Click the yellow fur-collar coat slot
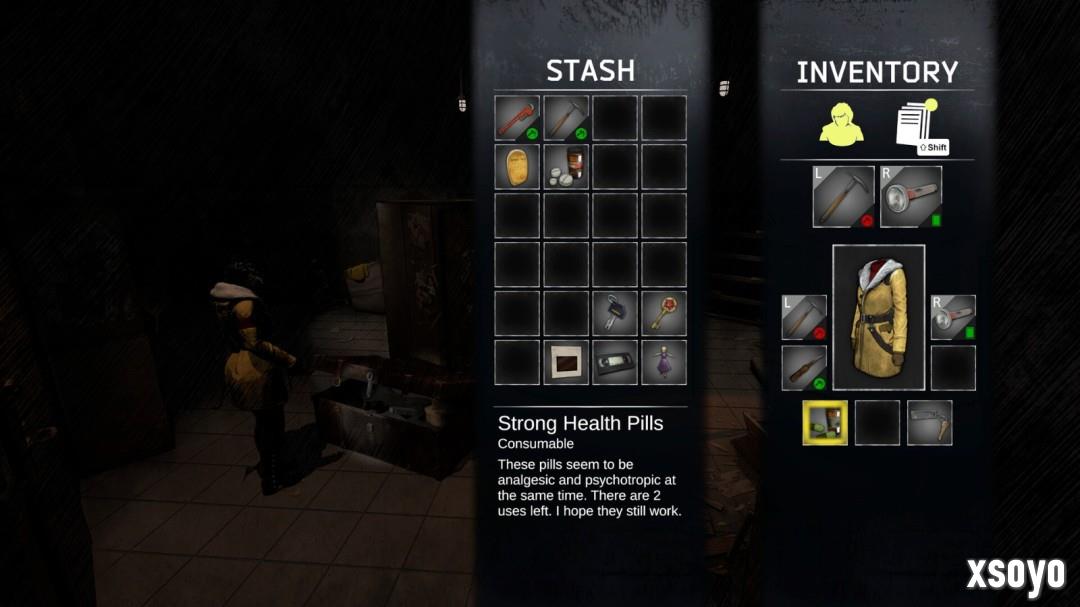The width and height of the screenshot is (1080, 607). pyautogui.click(x=879, y=317)
